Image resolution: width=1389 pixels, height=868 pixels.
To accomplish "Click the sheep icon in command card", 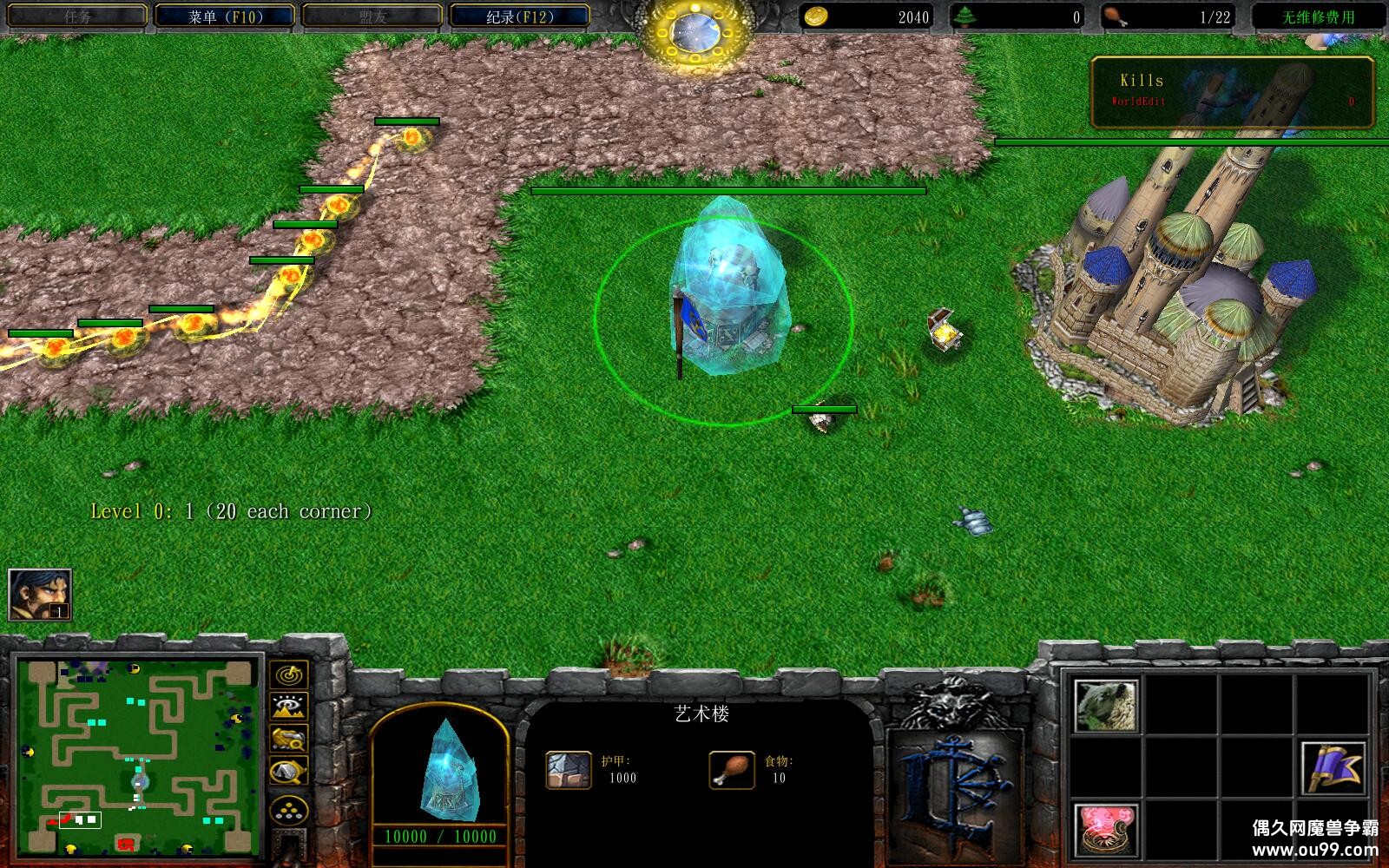I will point(1106,706).
